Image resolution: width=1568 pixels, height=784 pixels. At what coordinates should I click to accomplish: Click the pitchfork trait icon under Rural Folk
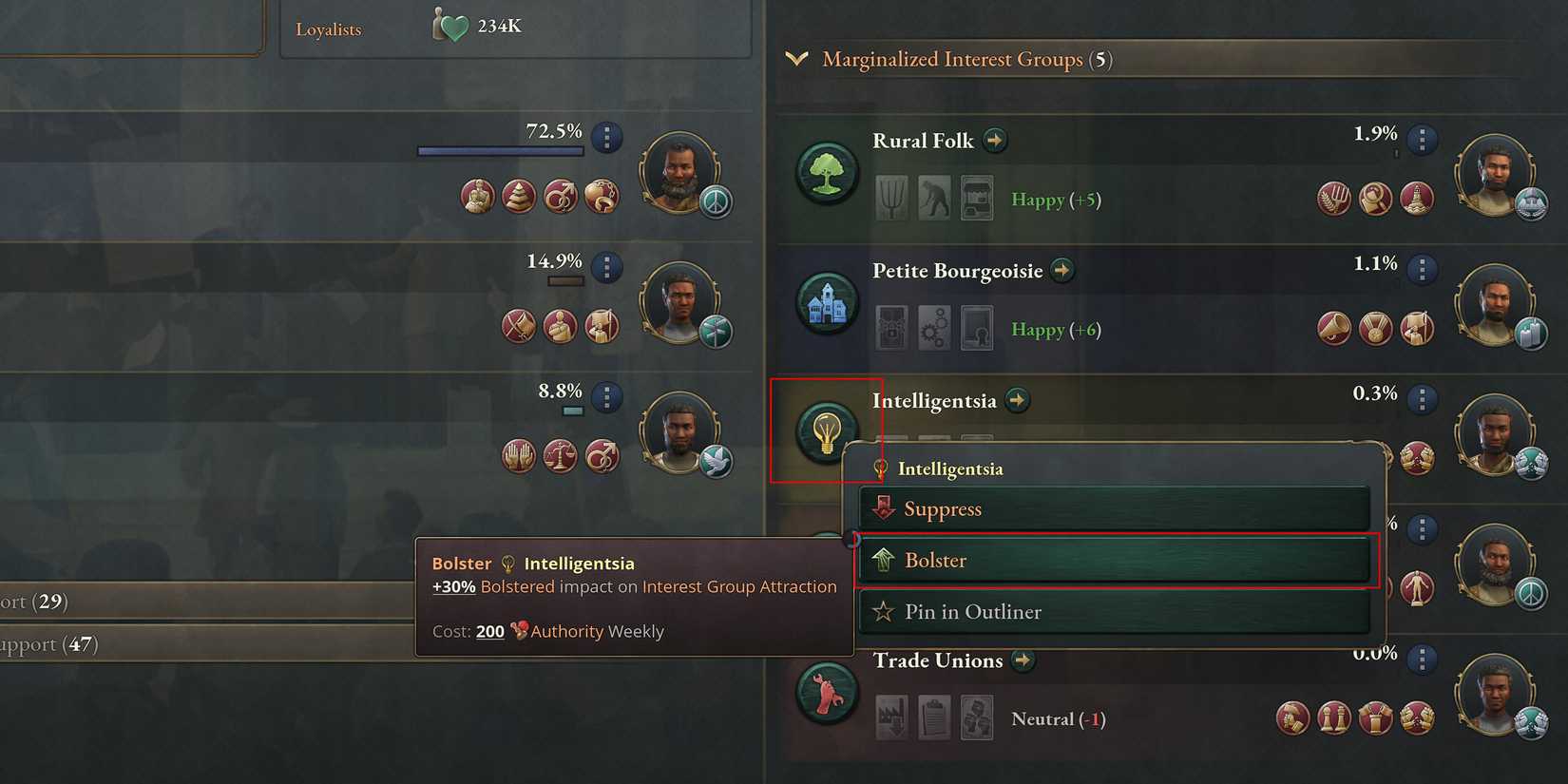click(890, 198)
